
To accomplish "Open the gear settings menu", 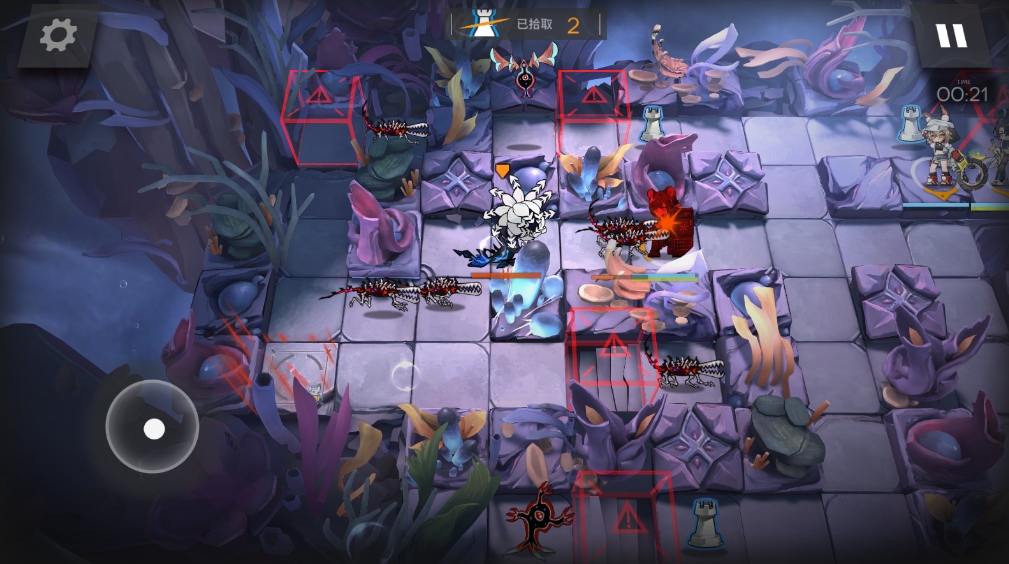I will pos(57,36).
